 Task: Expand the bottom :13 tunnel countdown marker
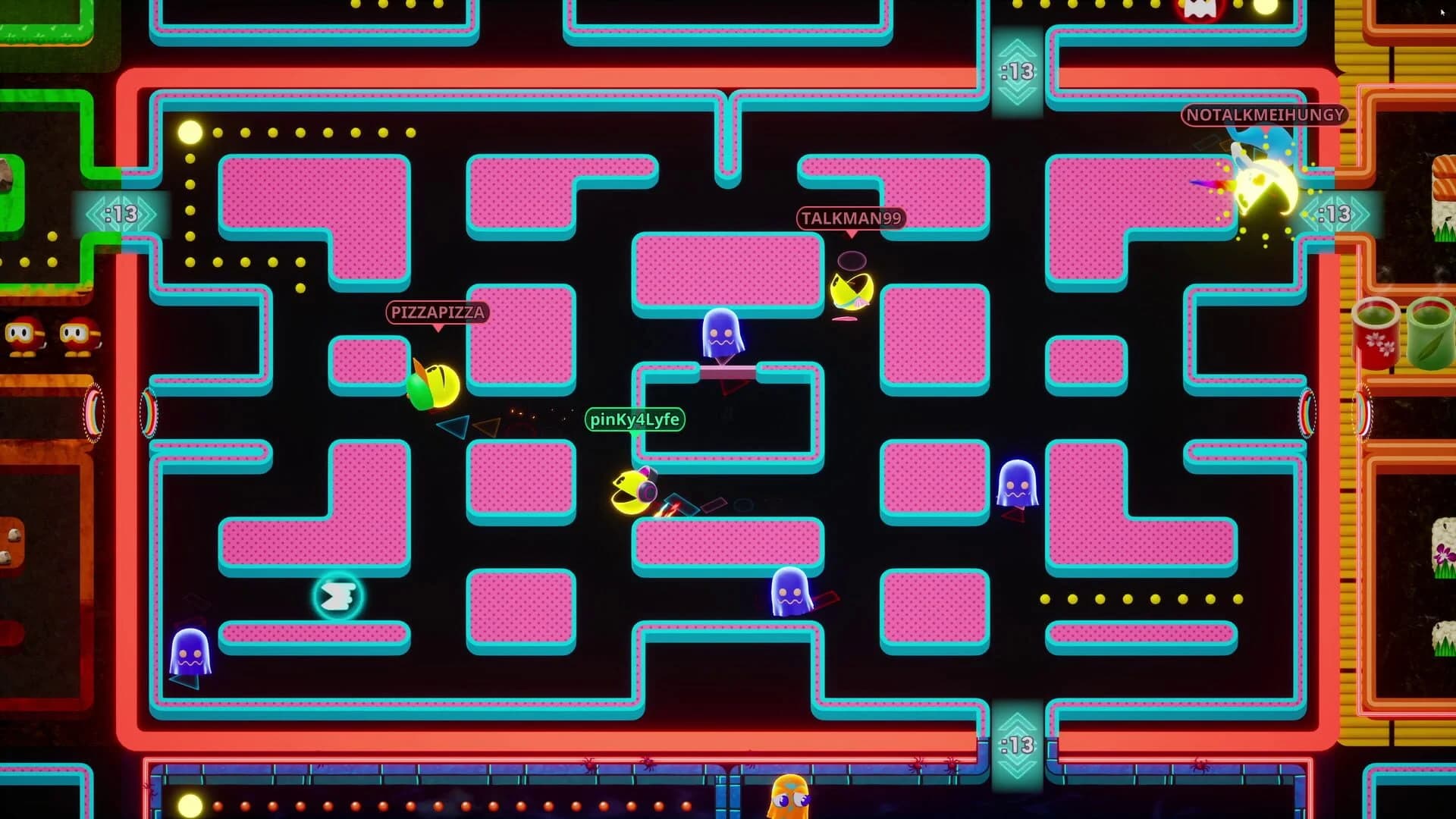point(1016,747)
